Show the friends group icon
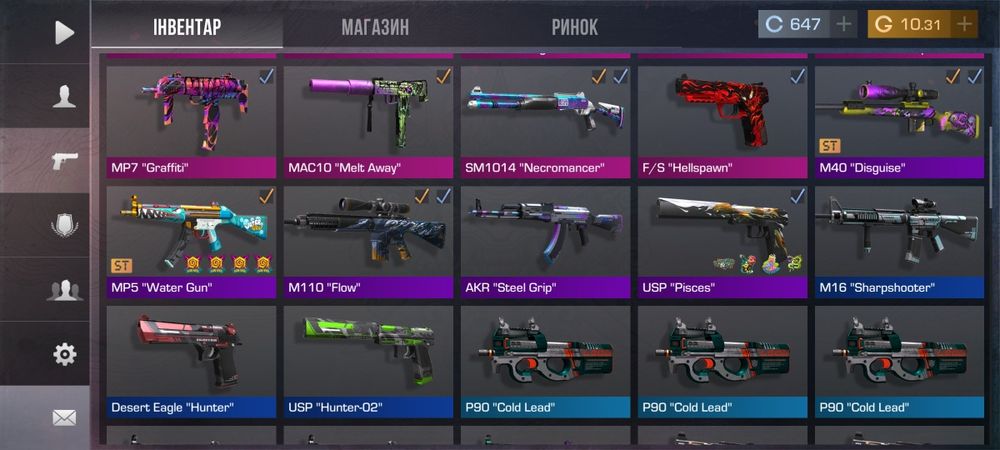 [x=64, y=290]
